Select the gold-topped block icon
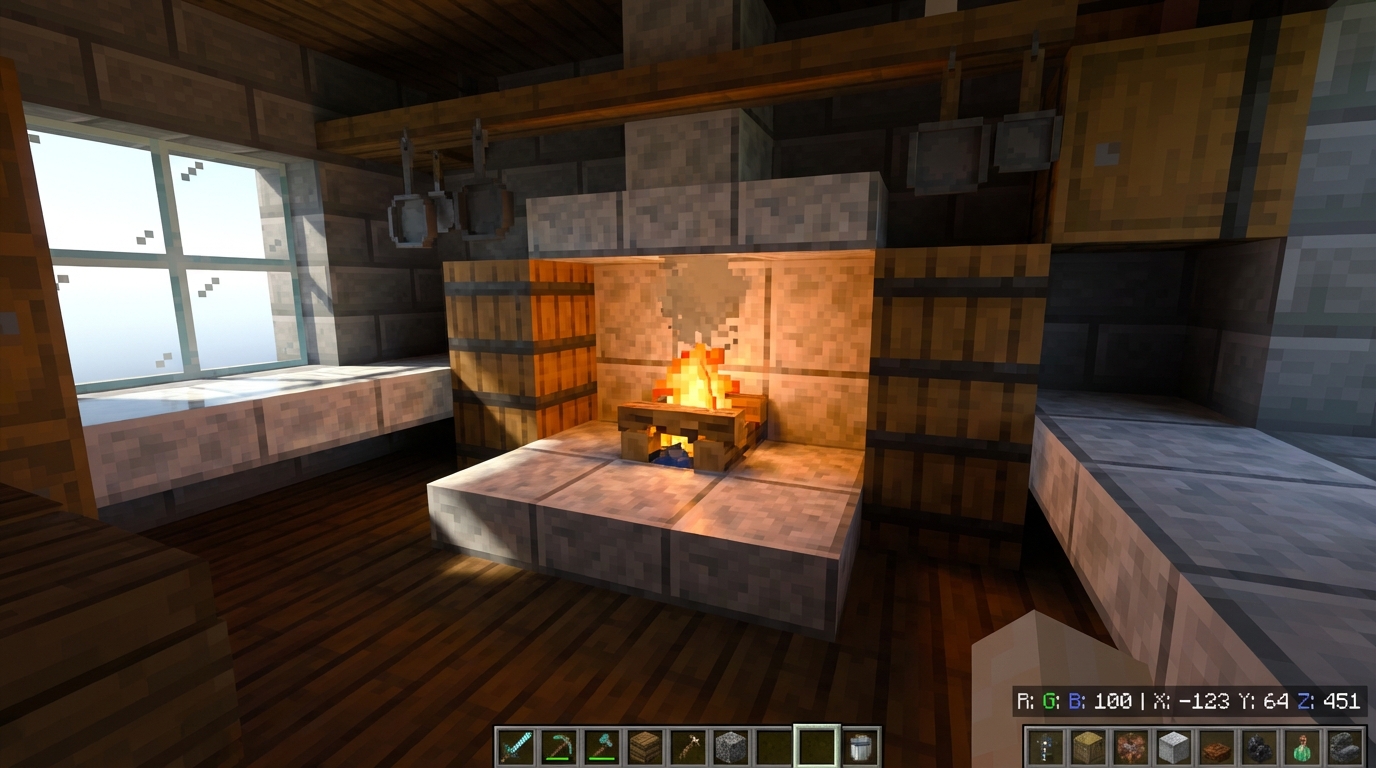 coord(1086,745)
